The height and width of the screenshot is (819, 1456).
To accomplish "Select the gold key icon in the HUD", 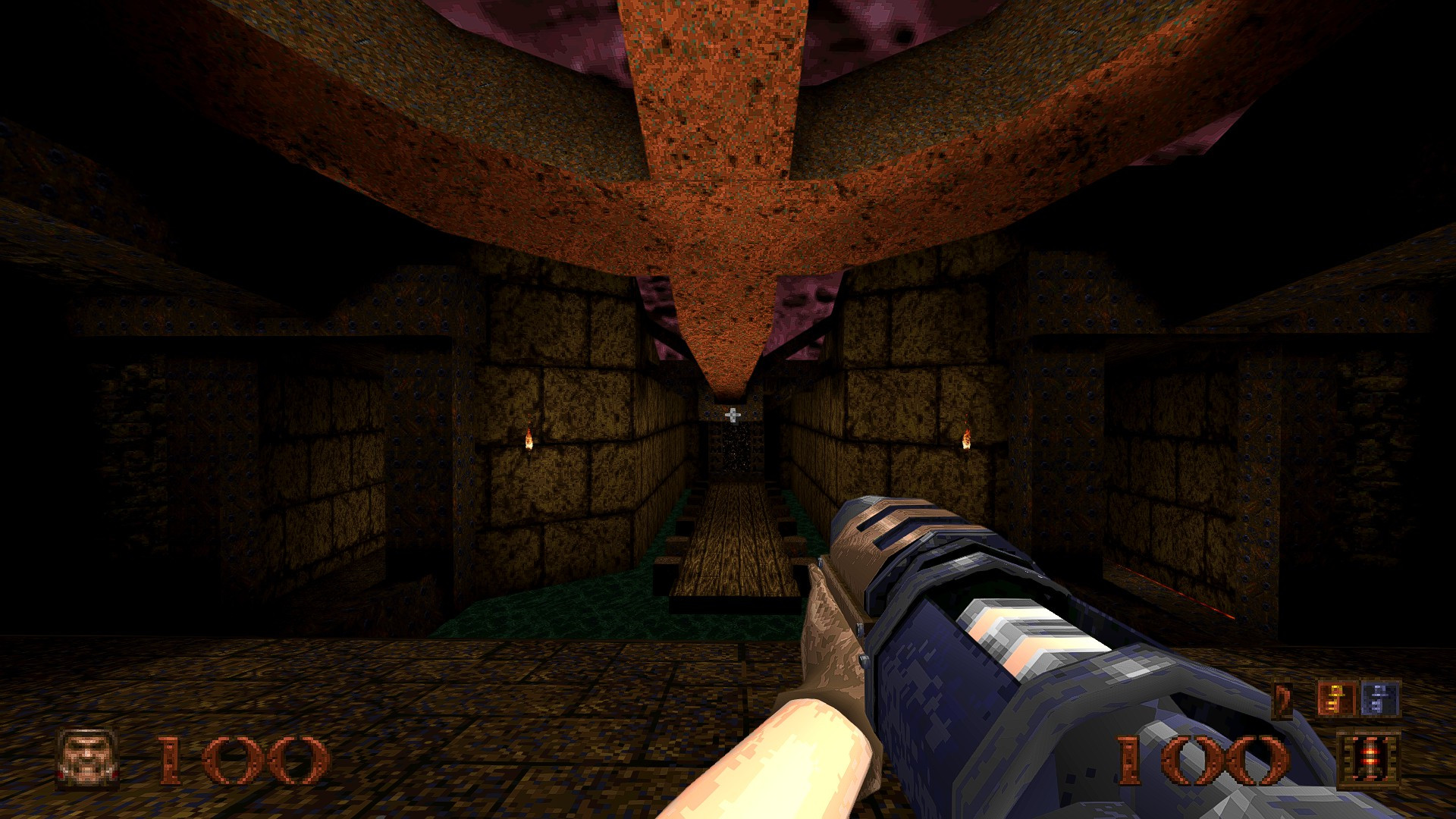I will point(1335,699).
